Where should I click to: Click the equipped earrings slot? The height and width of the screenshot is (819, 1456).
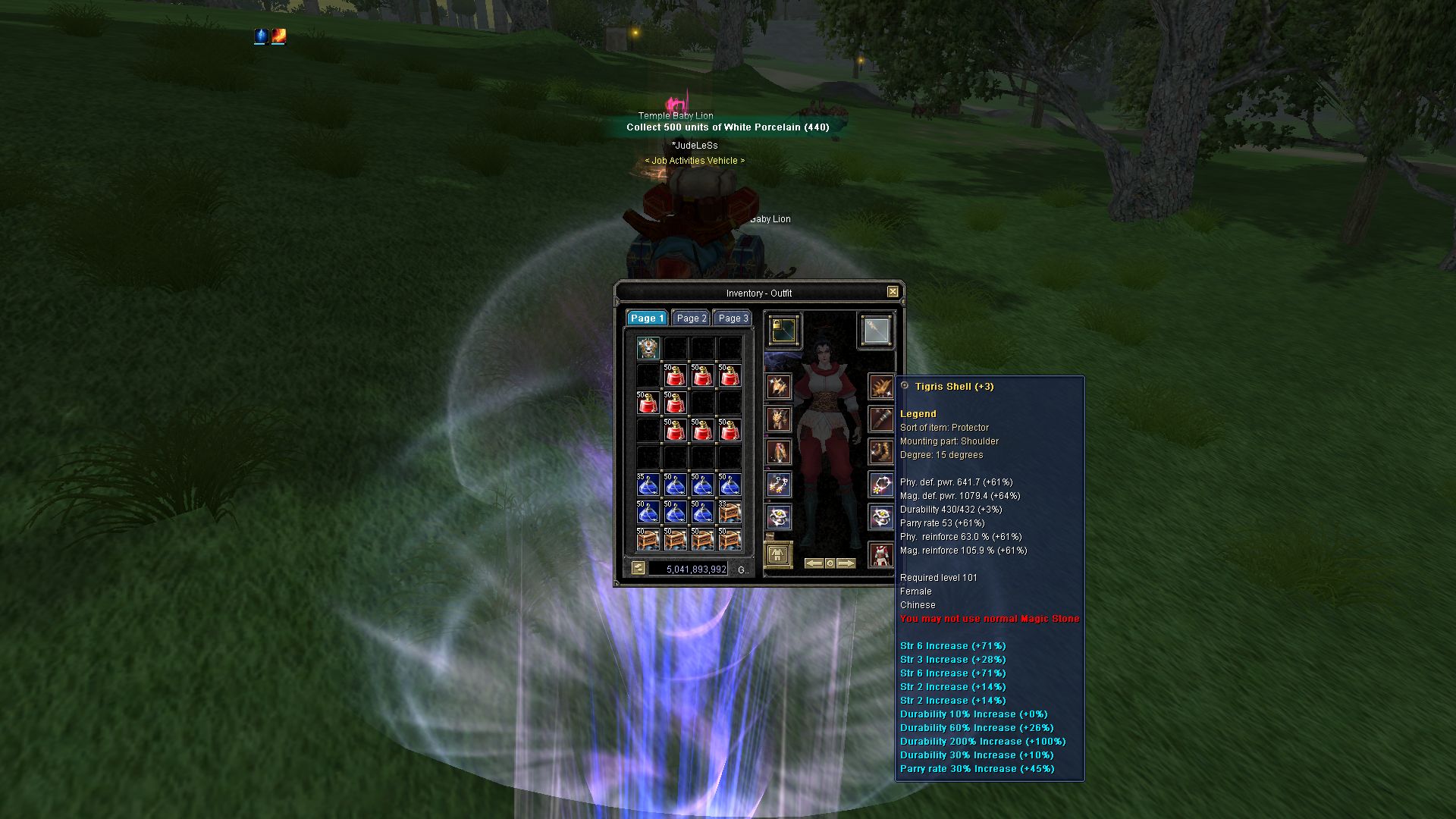pyautogui.click(x=779, y=485)
